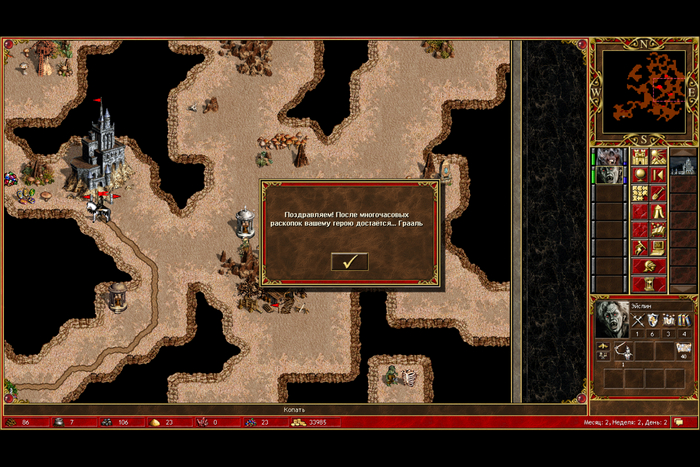Open the globe world view button
Image resolution: width=700 pixels, height=467 pixels.
(640, 175)
